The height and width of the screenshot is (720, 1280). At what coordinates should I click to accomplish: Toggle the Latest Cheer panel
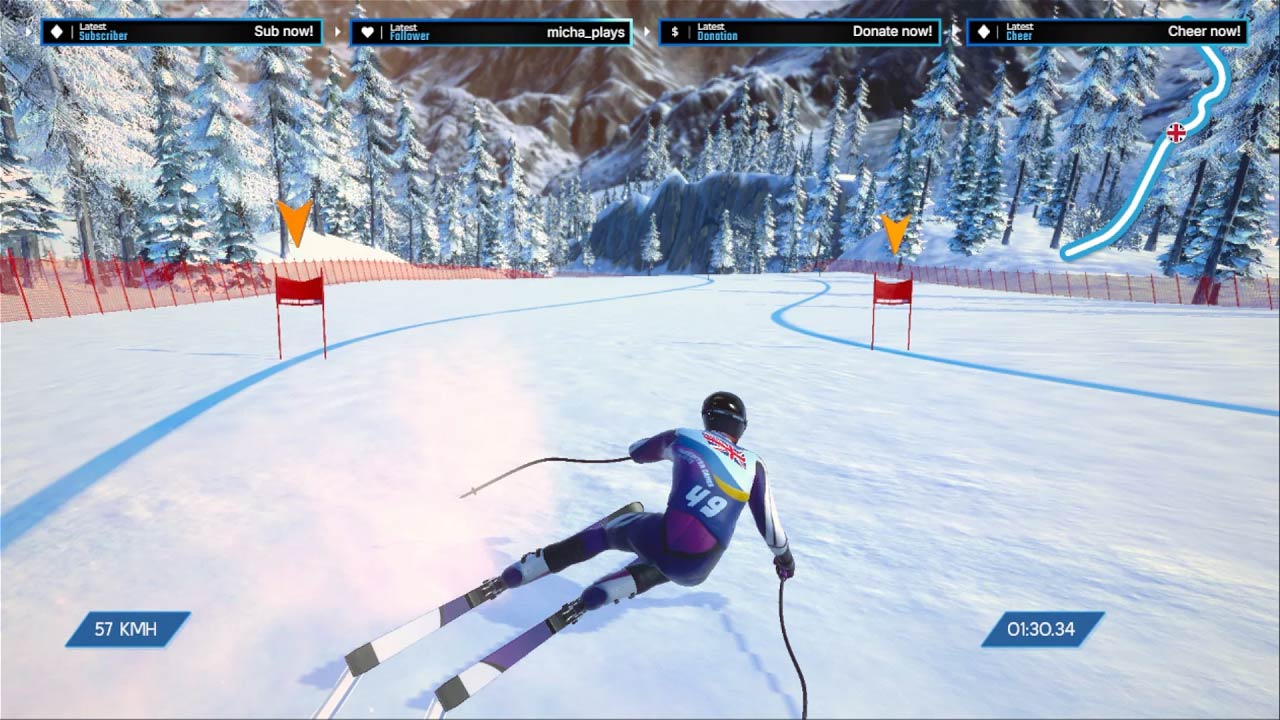coord(1105,31)
